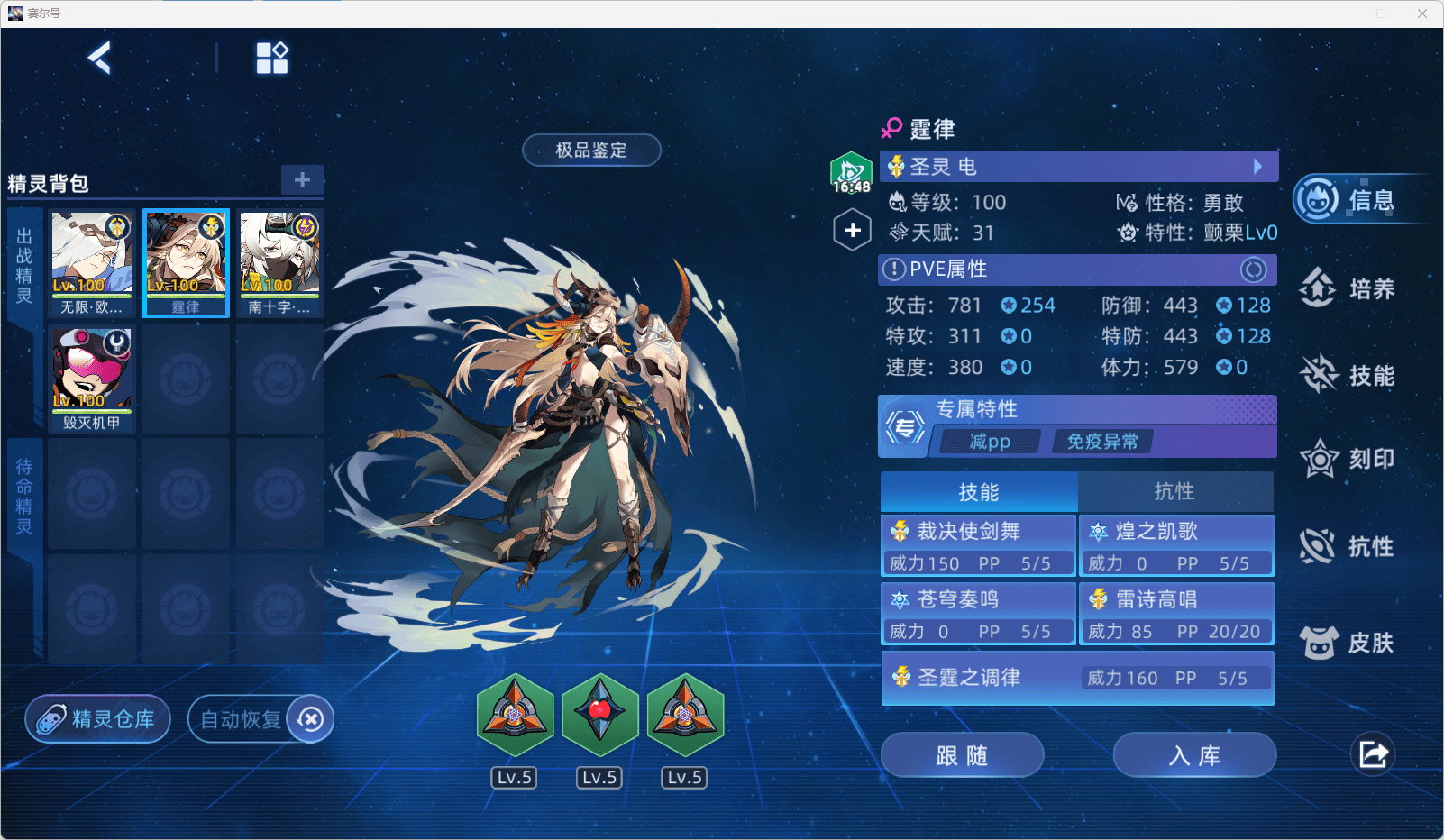Viewport: 1444px width, 840px height.
Task: Choose the 无限·欧 sprite portrait
Action: coord(92,262)
